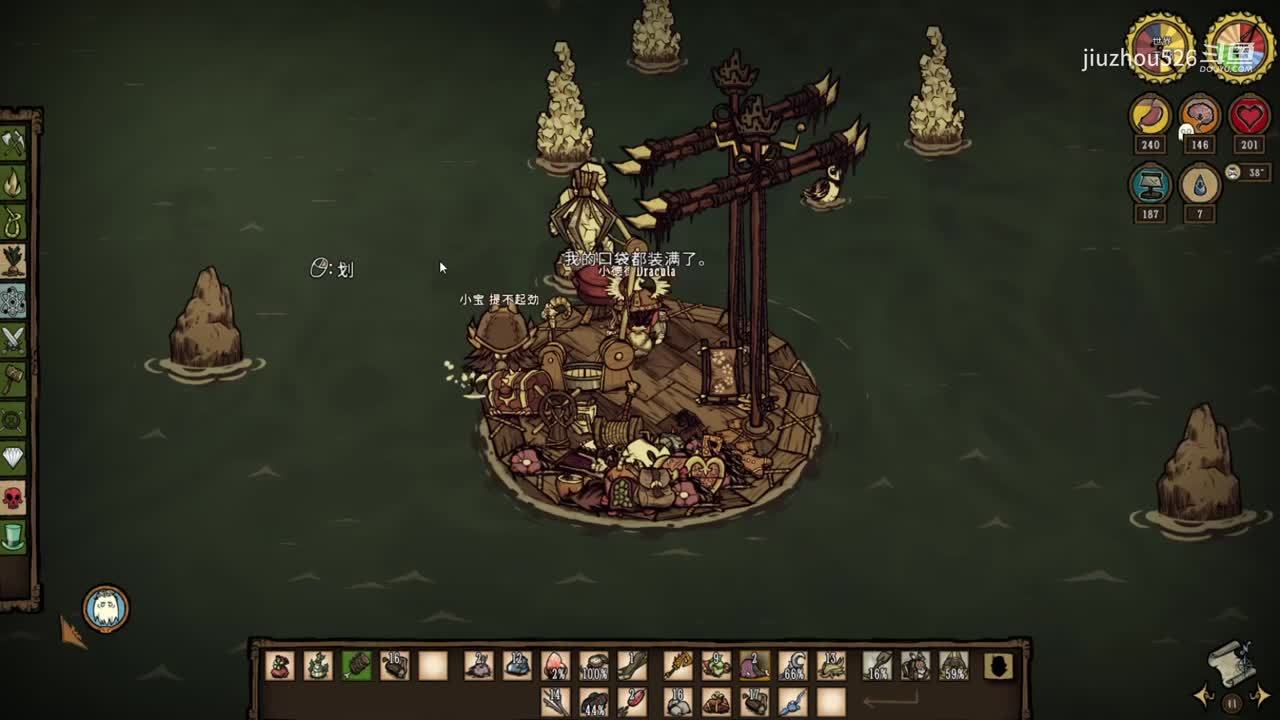The width and height of the screenshot is (1280, 720).
Task: Open the Tools crafting tab
Action: tap(13, 144)
